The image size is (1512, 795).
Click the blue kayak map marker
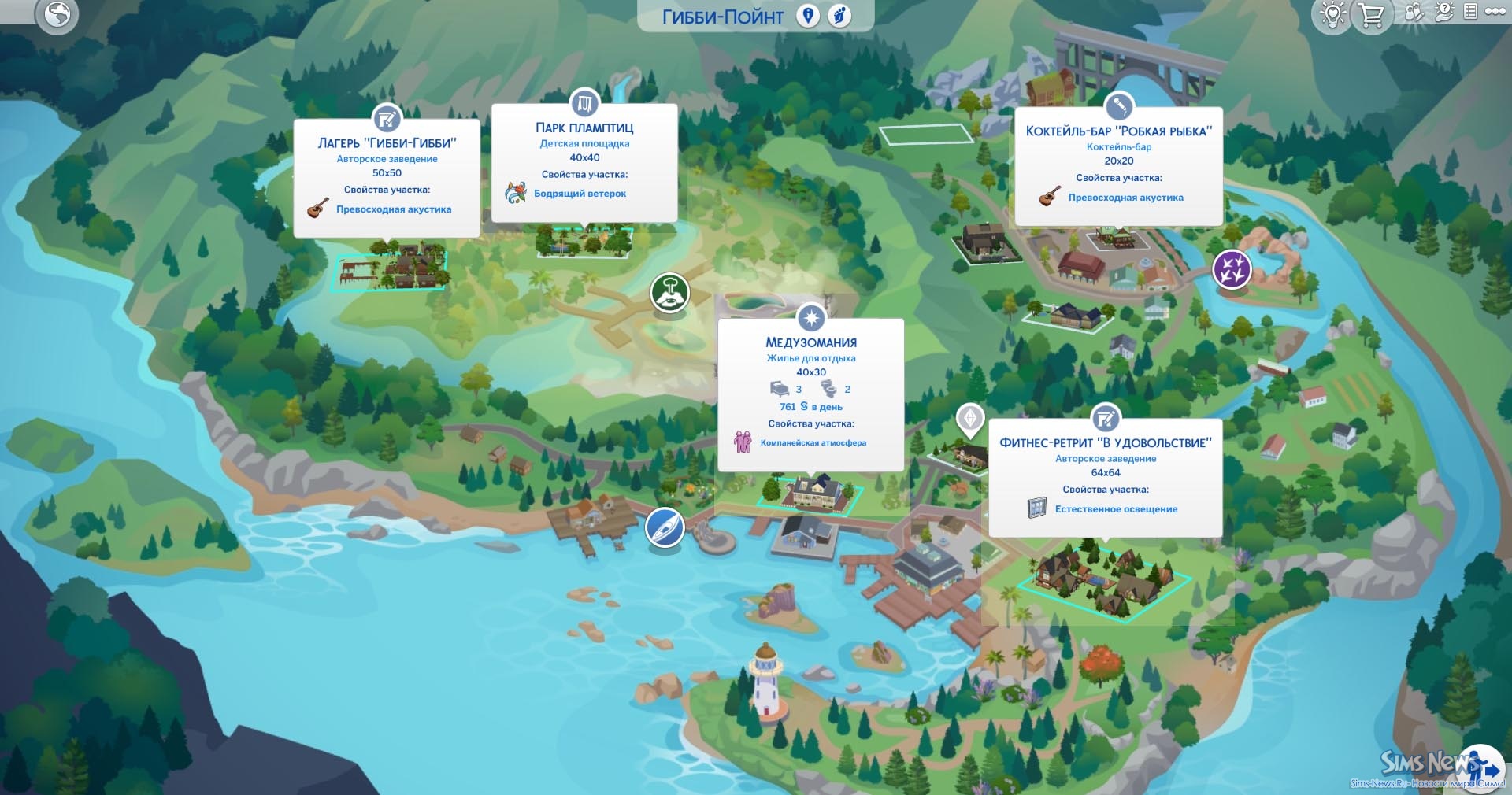(x=665, y=527)
